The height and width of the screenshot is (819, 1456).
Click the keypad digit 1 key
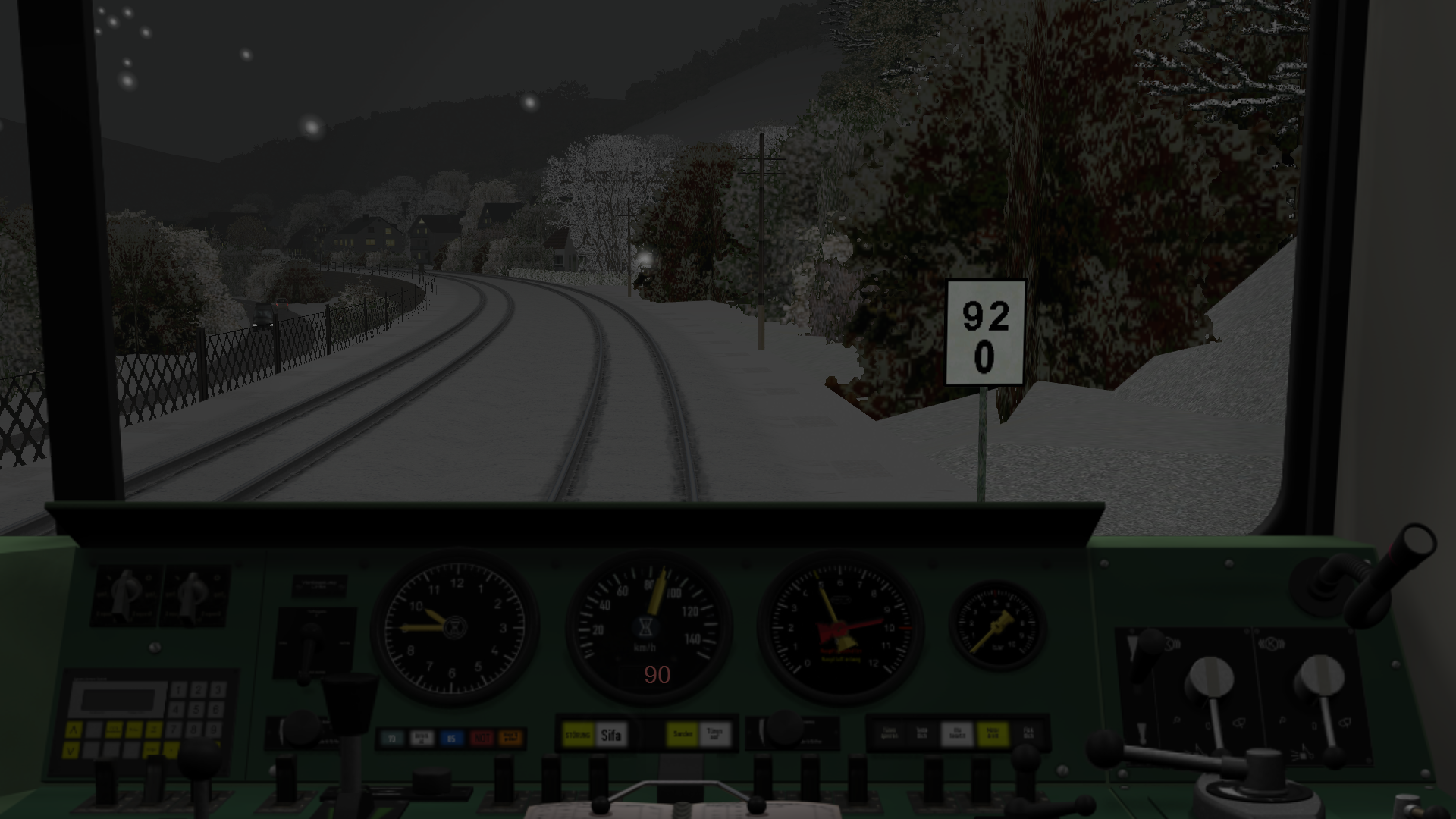[179, 690]
